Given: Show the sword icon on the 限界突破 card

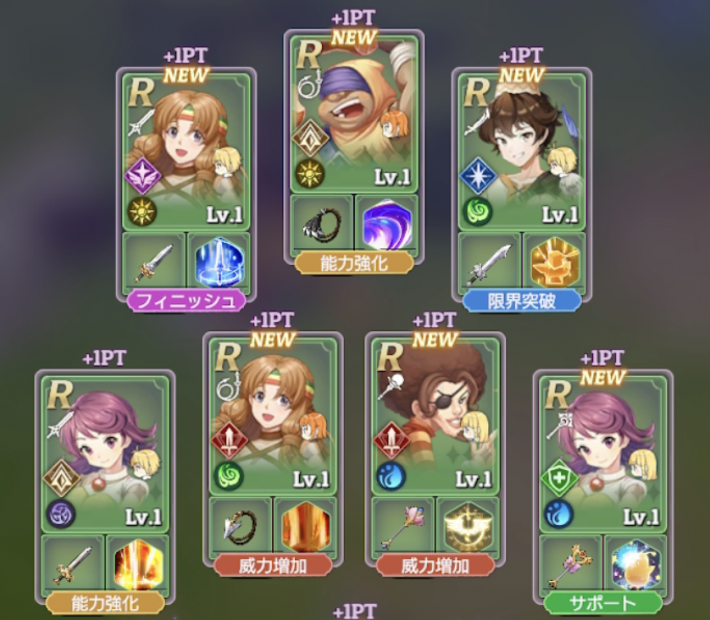Looking at the screenshot, I should [x=489, y=262].
